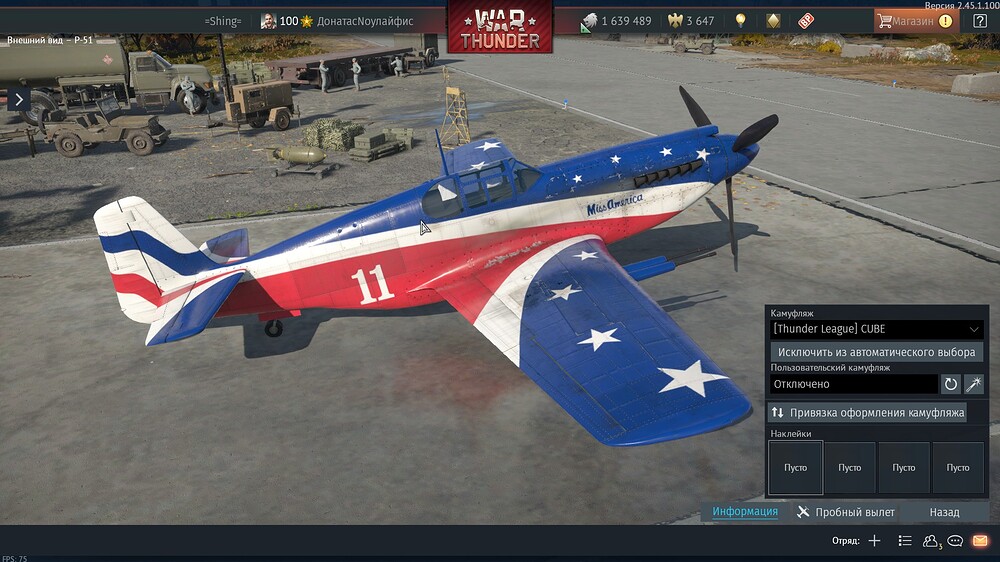Click the Battle Pass BP icon

pyautogui.click(x=806, y=21)
